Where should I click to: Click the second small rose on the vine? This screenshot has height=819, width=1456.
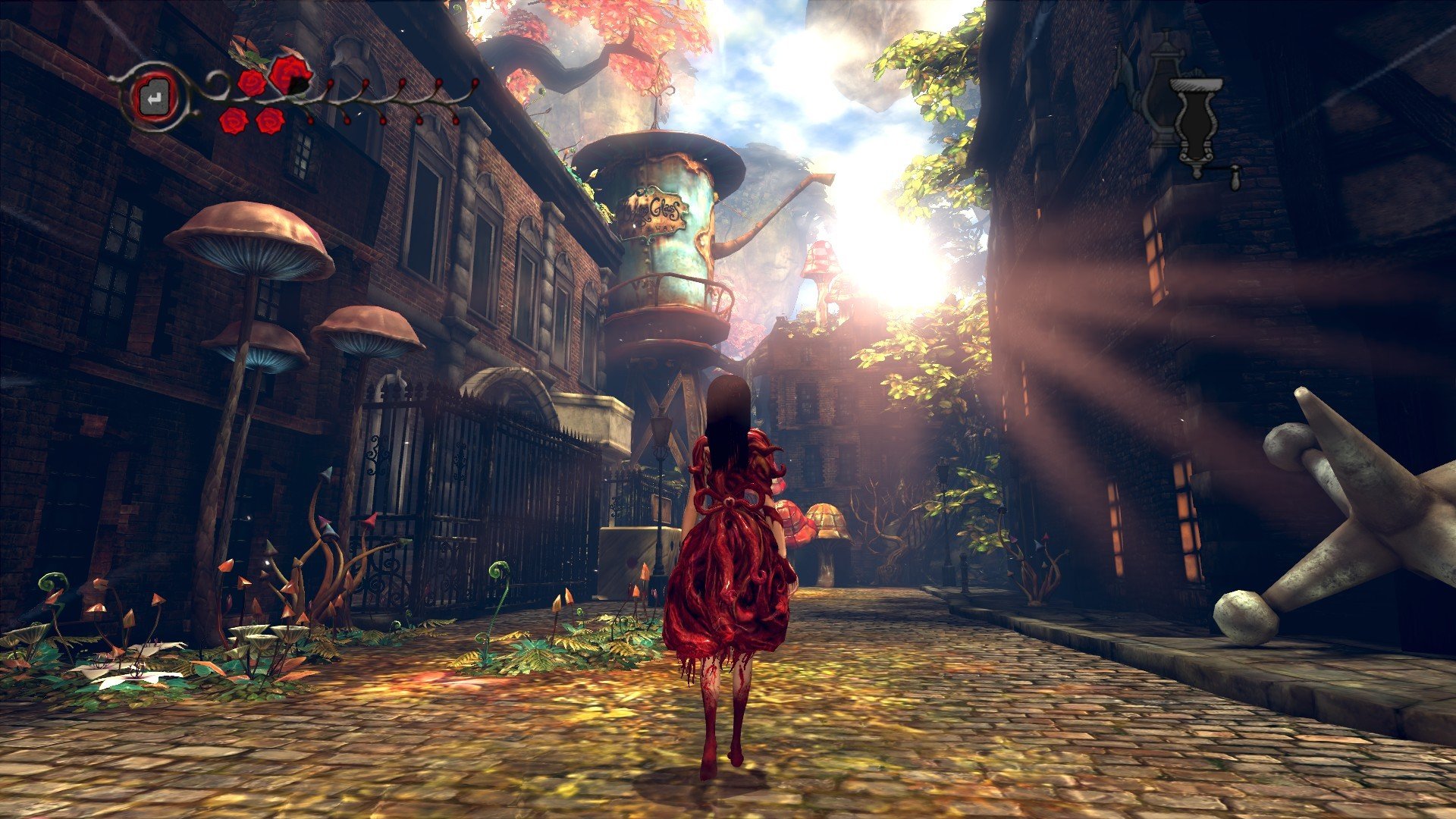click(x=250, y=83)
